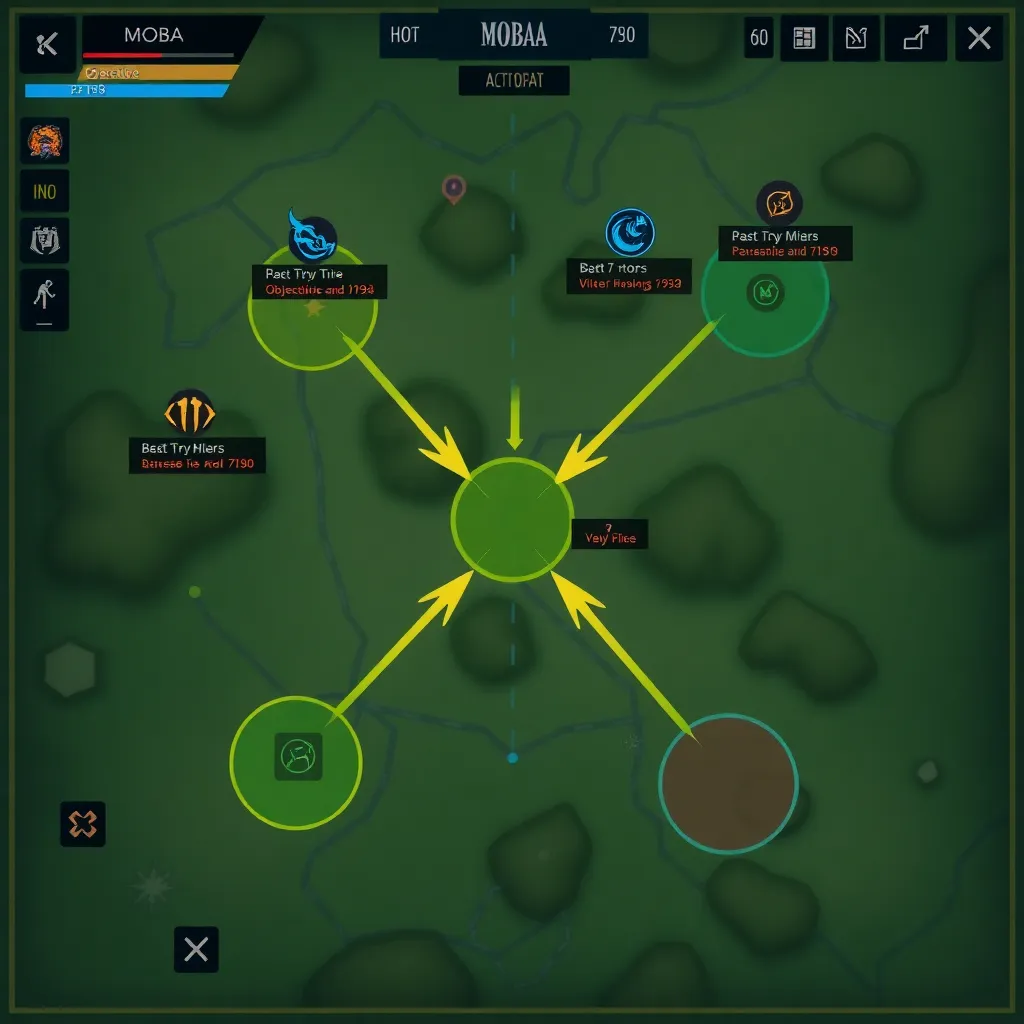The image size is (1024, 1024).
Task: Select the blue dragon hero marker
Action: [x=312, y=238]
